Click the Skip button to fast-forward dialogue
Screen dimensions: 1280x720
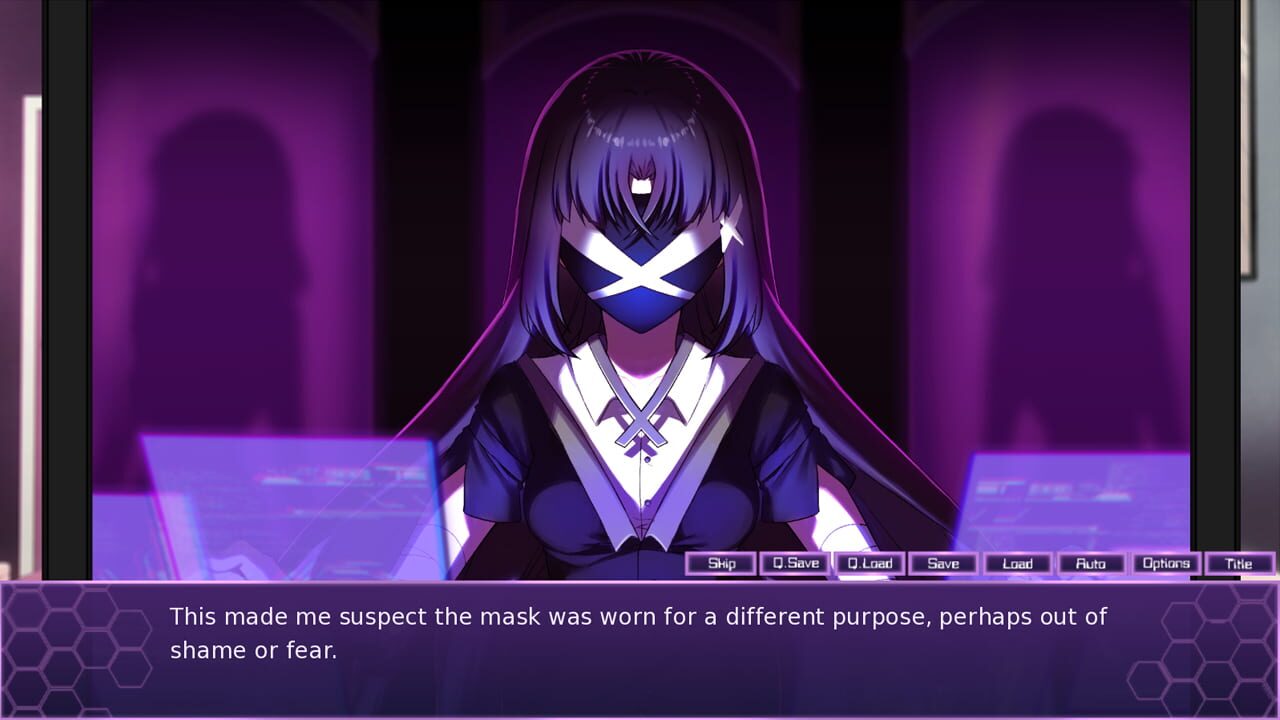(x=721, y=563)
